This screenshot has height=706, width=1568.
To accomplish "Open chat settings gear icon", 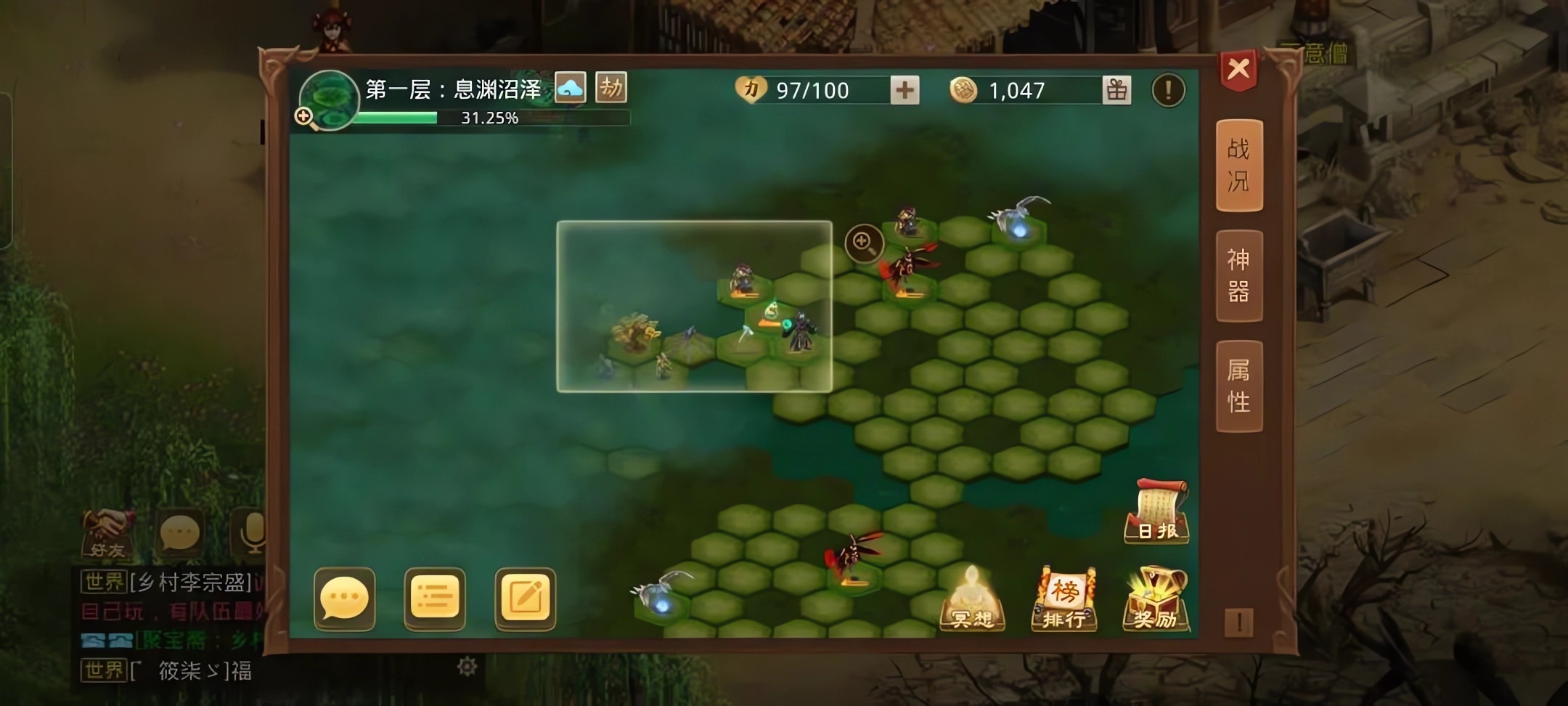I will [x=467, y=666].
